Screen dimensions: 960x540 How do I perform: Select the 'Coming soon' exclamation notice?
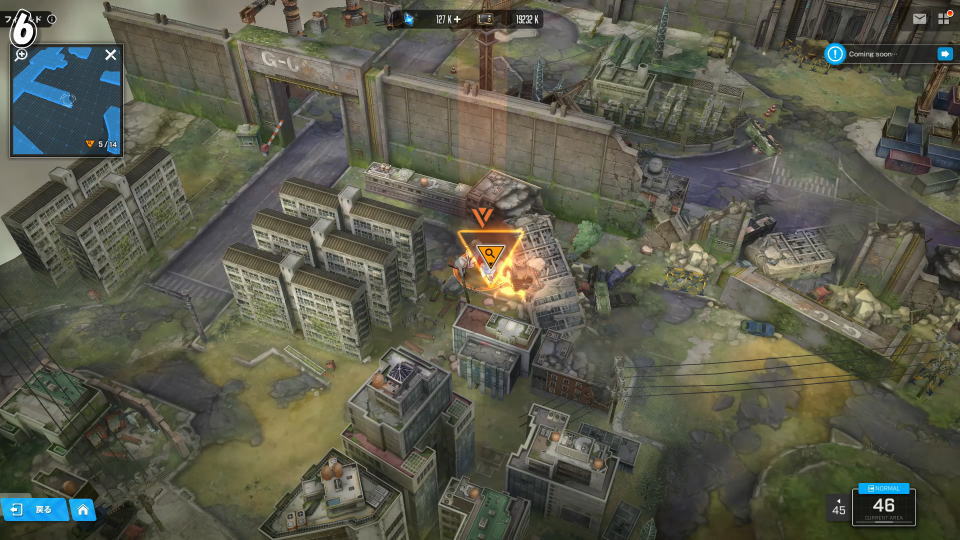[836, 54]
